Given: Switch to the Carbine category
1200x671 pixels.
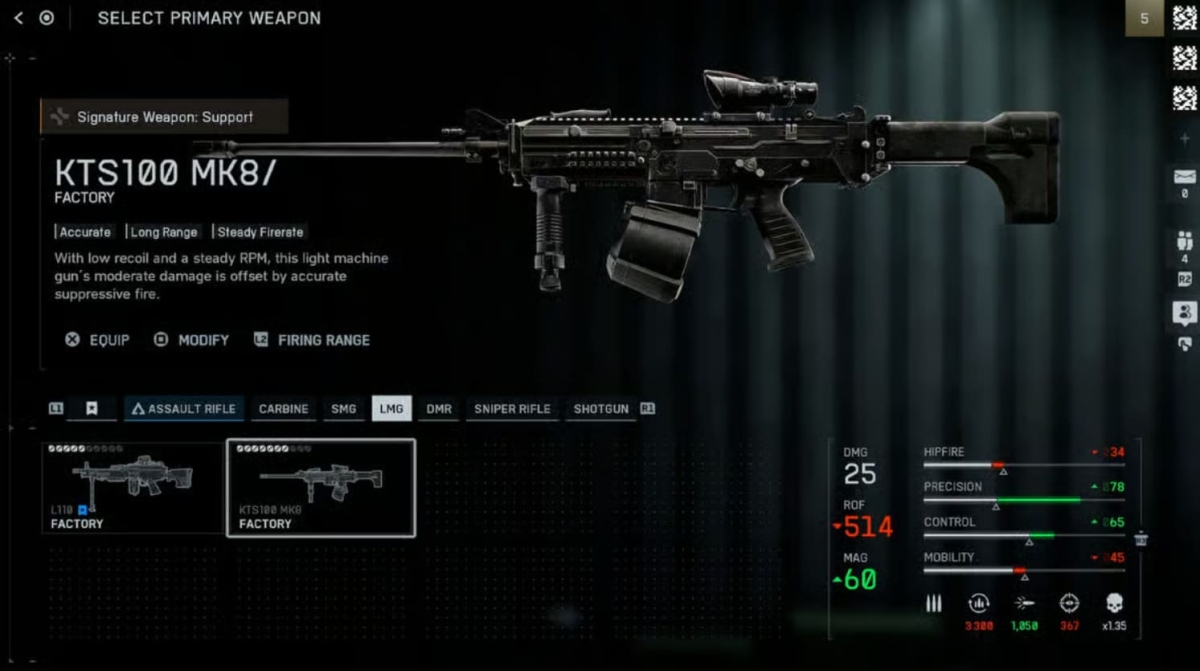Looking at the screenshot, I should 284,409.
